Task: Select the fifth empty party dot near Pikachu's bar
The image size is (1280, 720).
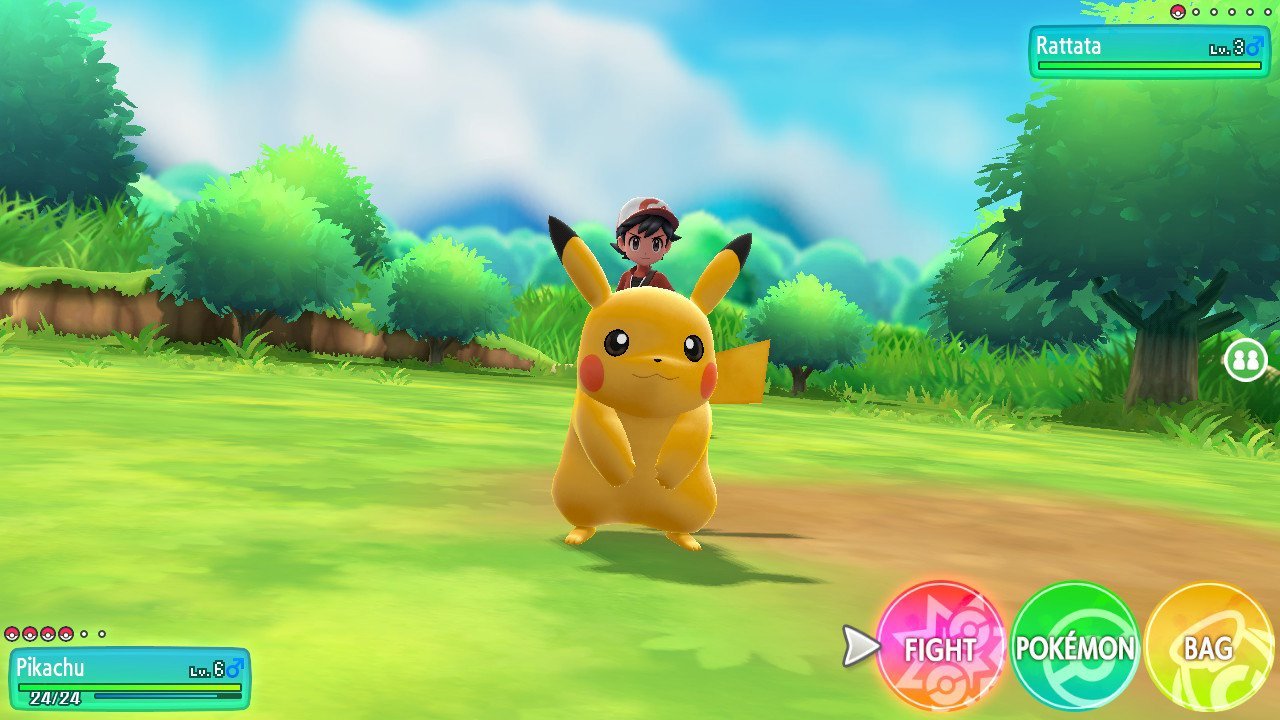Action: point(84,634)
